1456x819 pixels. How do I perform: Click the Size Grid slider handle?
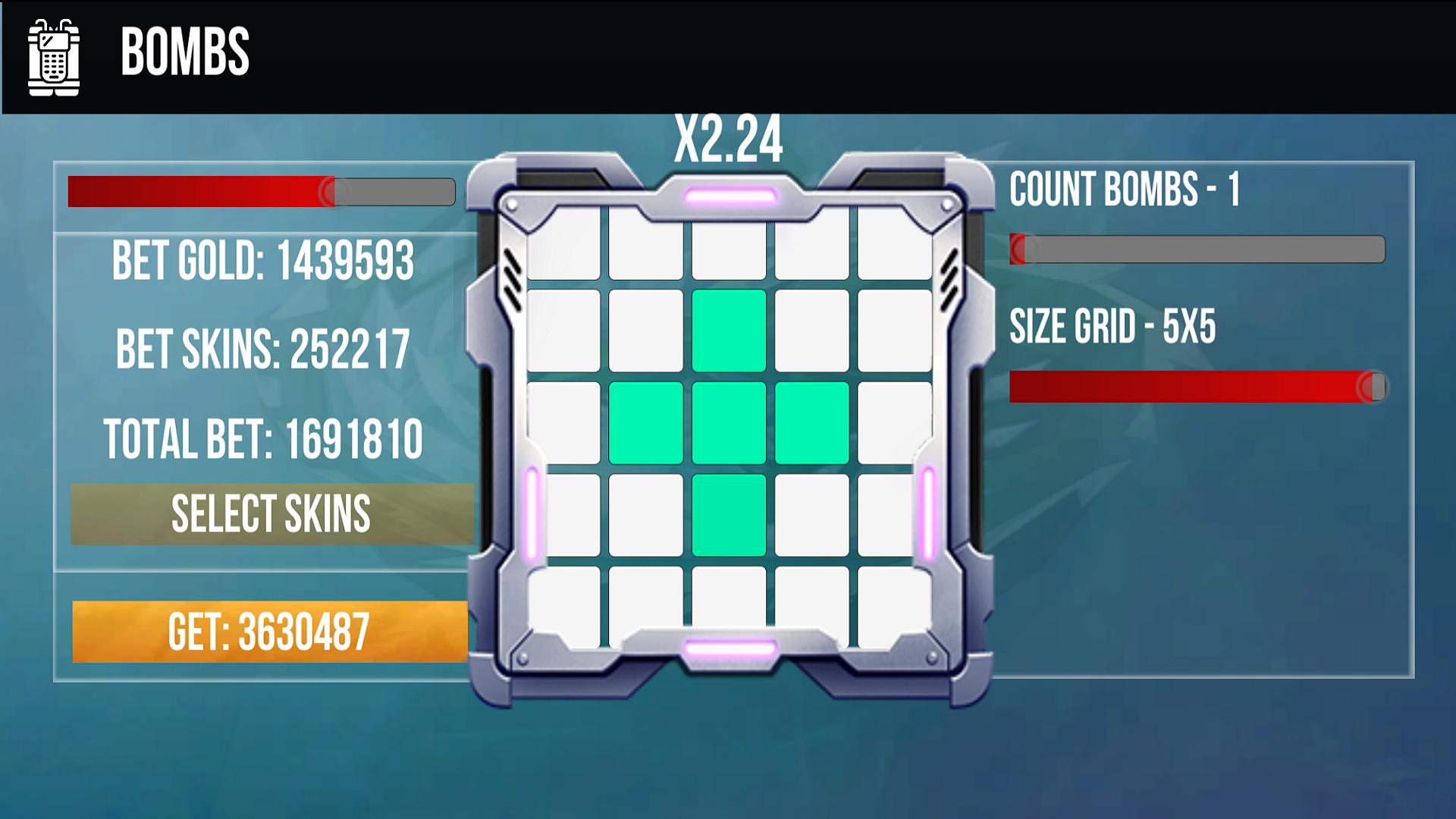pos(1373,388)
